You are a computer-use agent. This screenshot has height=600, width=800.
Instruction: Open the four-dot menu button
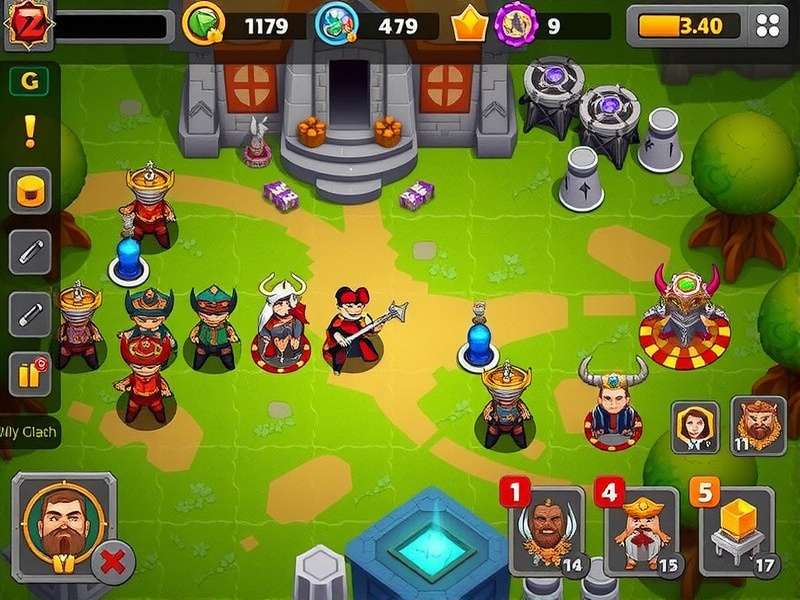[x=770, y=26]
